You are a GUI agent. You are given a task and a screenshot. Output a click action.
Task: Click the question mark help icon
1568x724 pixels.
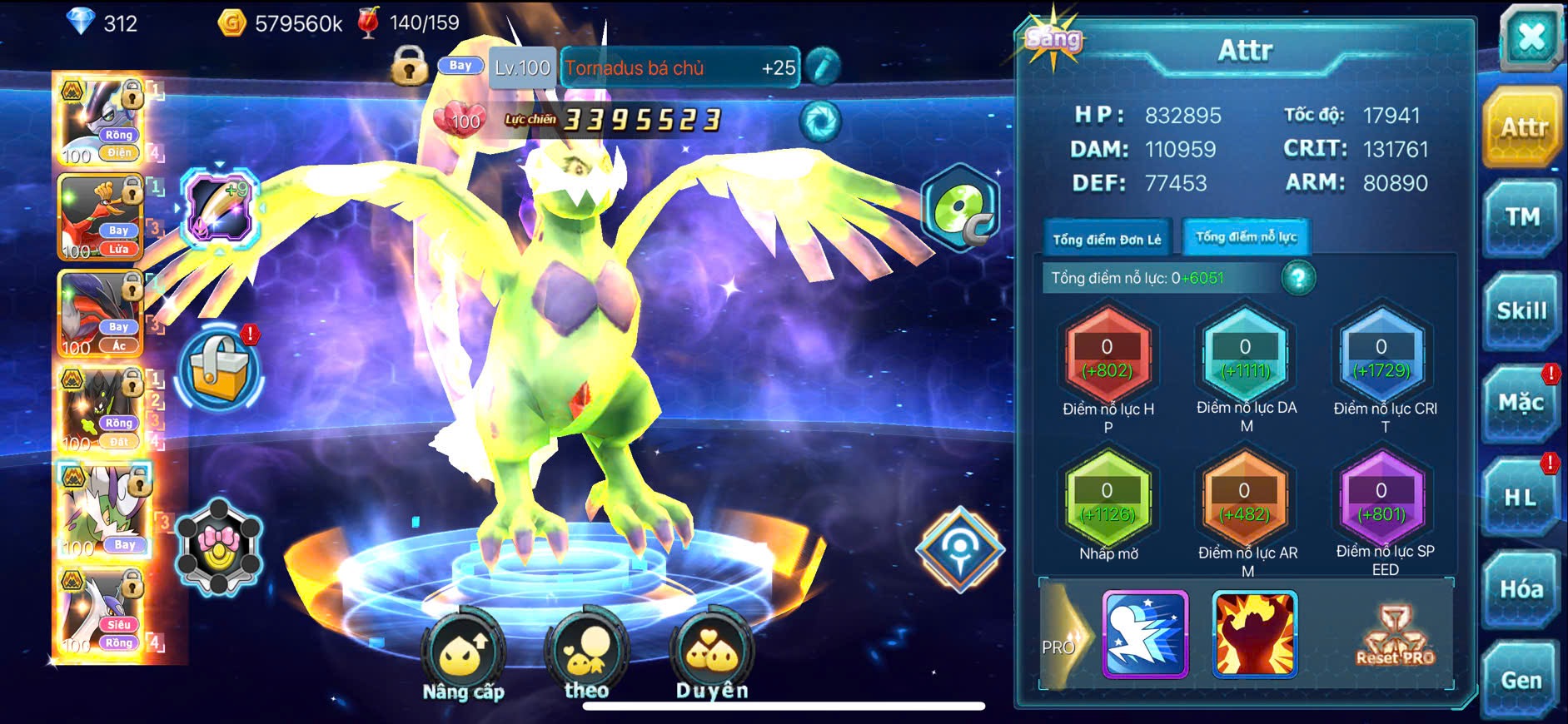click(1298, 278)
